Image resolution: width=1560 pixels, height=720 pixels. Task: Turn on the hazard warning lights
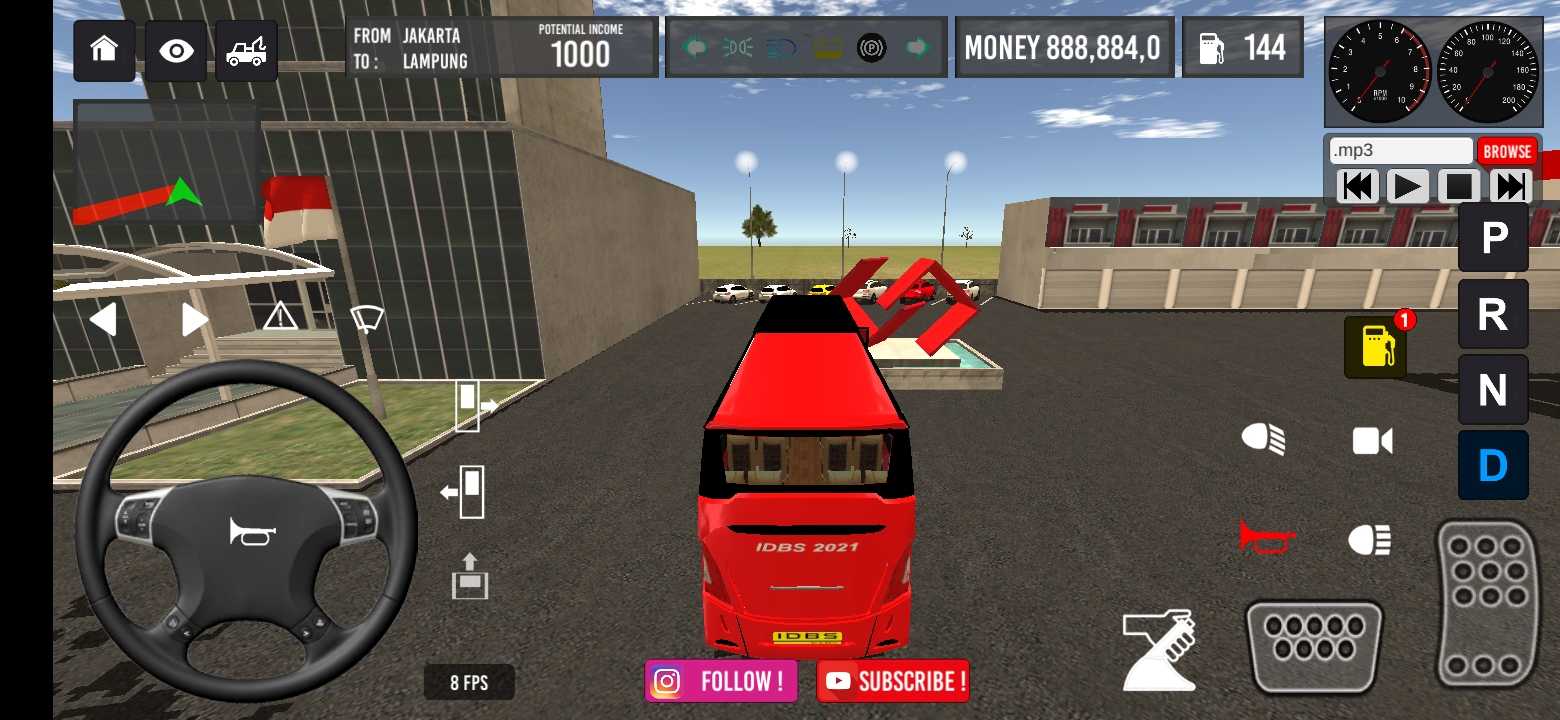point(280,318)
